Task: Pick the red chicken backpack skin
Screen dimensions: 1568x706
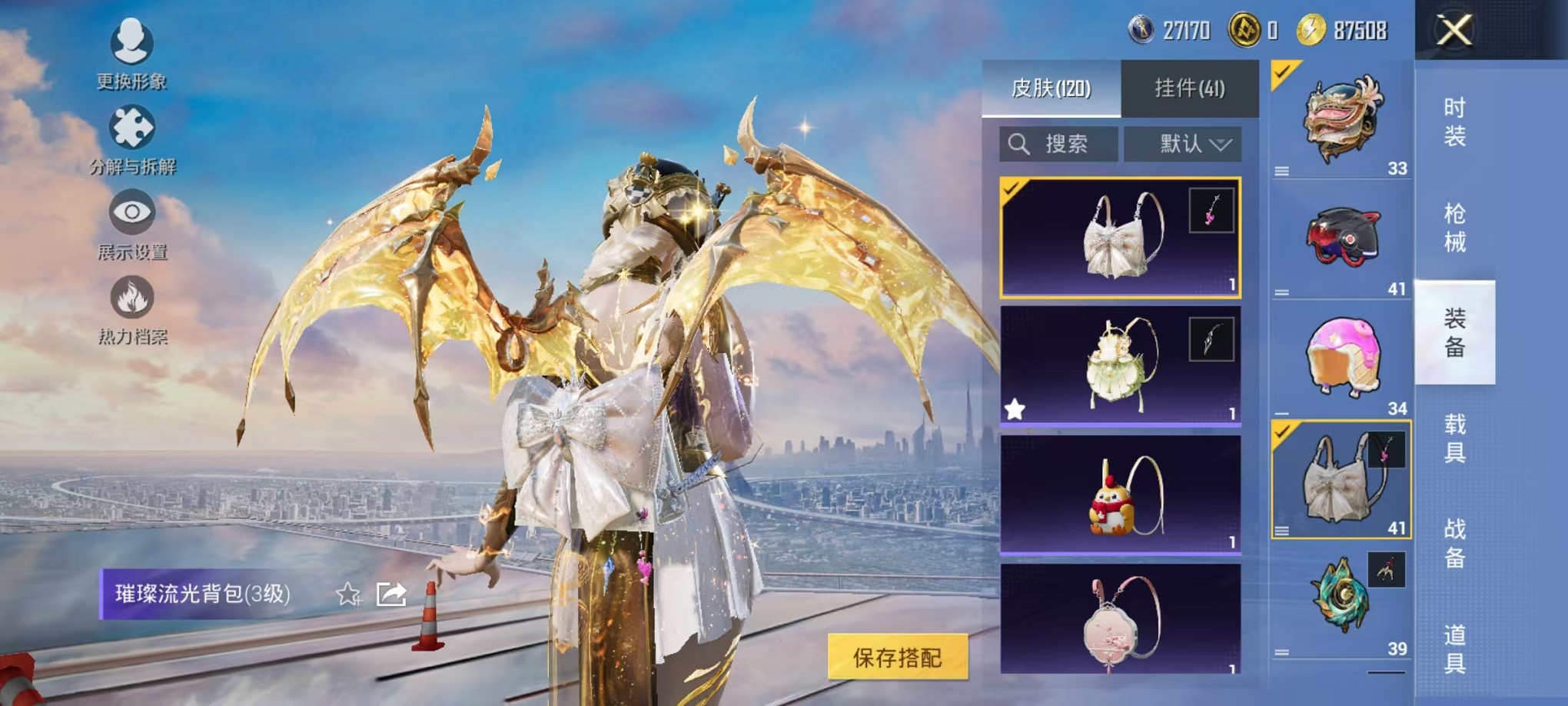Action: (x=1120, y=495)
